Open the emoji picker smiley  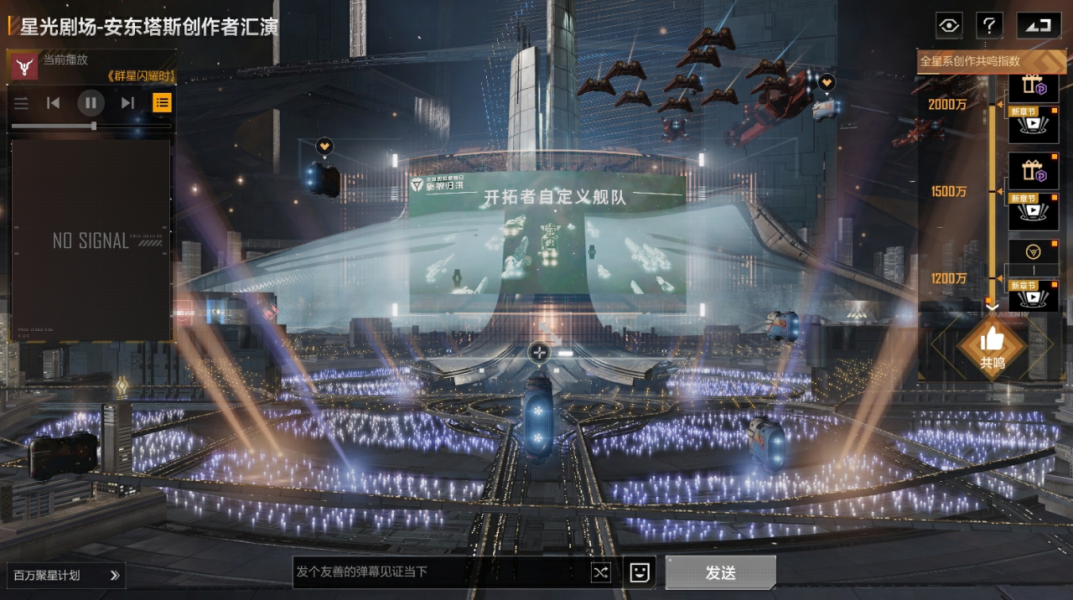tap(639, 572)
